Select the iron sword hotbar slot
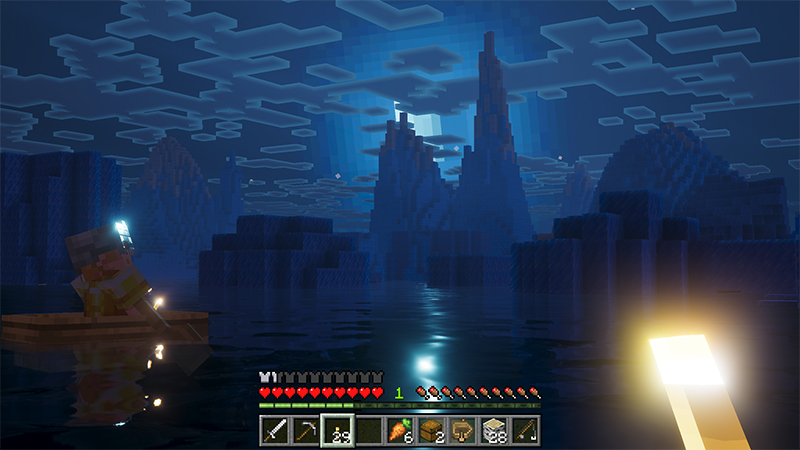Image resolution: width=800 pixels, height=450 pixels. [275, 430]
